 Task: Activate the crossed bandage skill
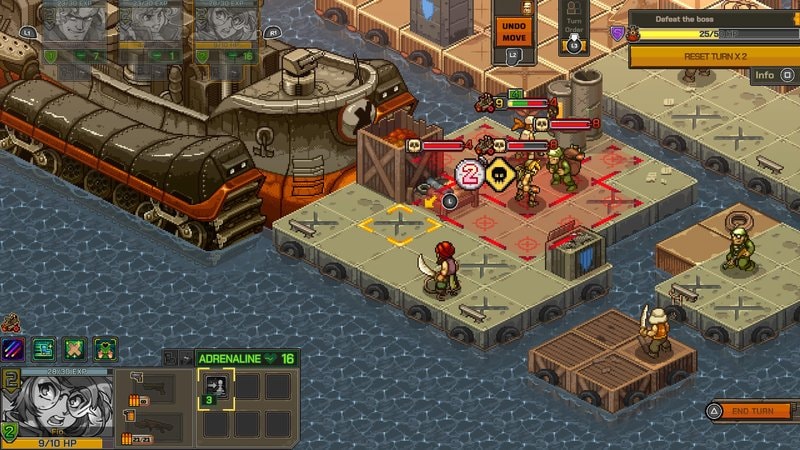(75, 349)
